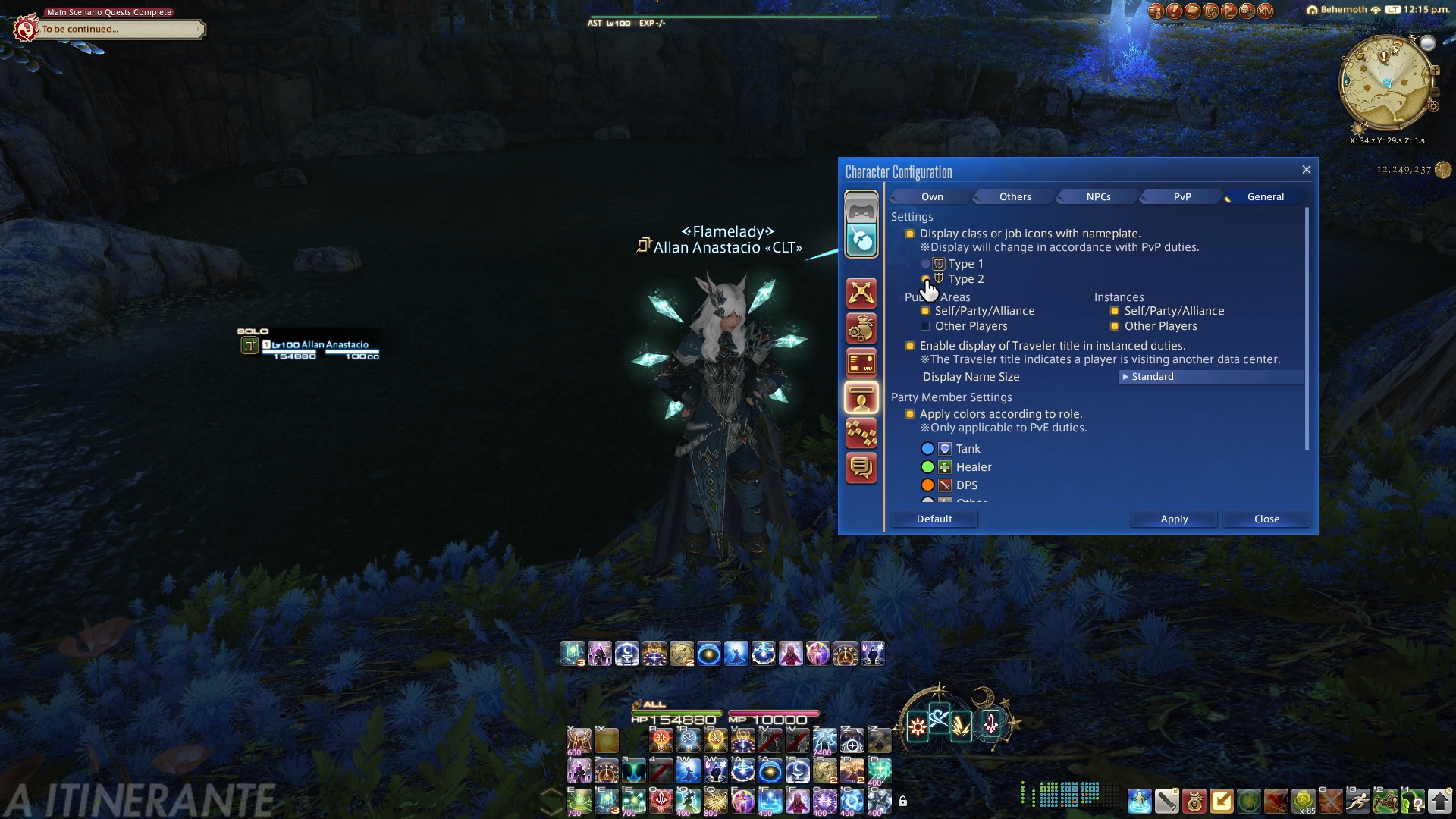Open the Display Name Size dropdown
The image size is (1456, 819).
tap(1210, 377)
